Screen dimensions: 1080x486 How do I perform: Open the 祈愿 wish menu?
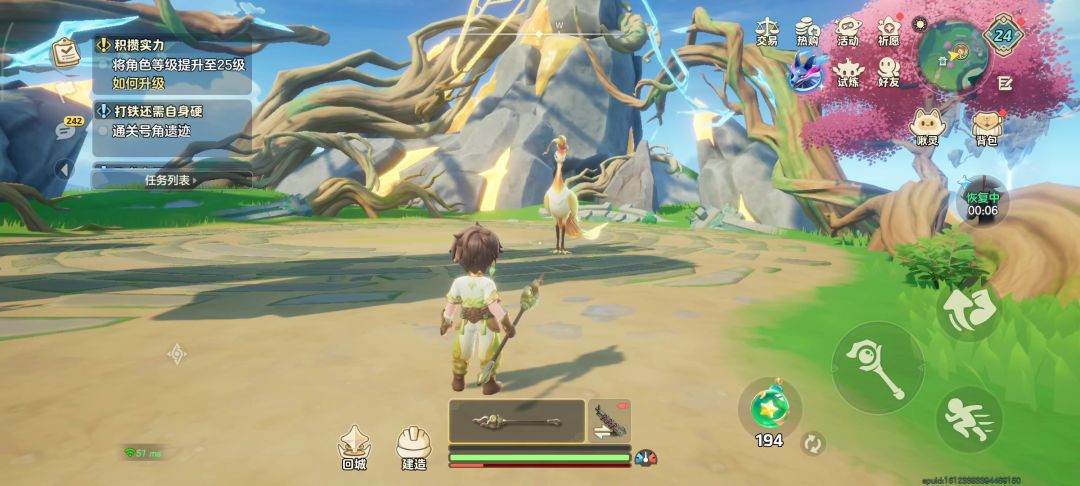coord(888,31)
